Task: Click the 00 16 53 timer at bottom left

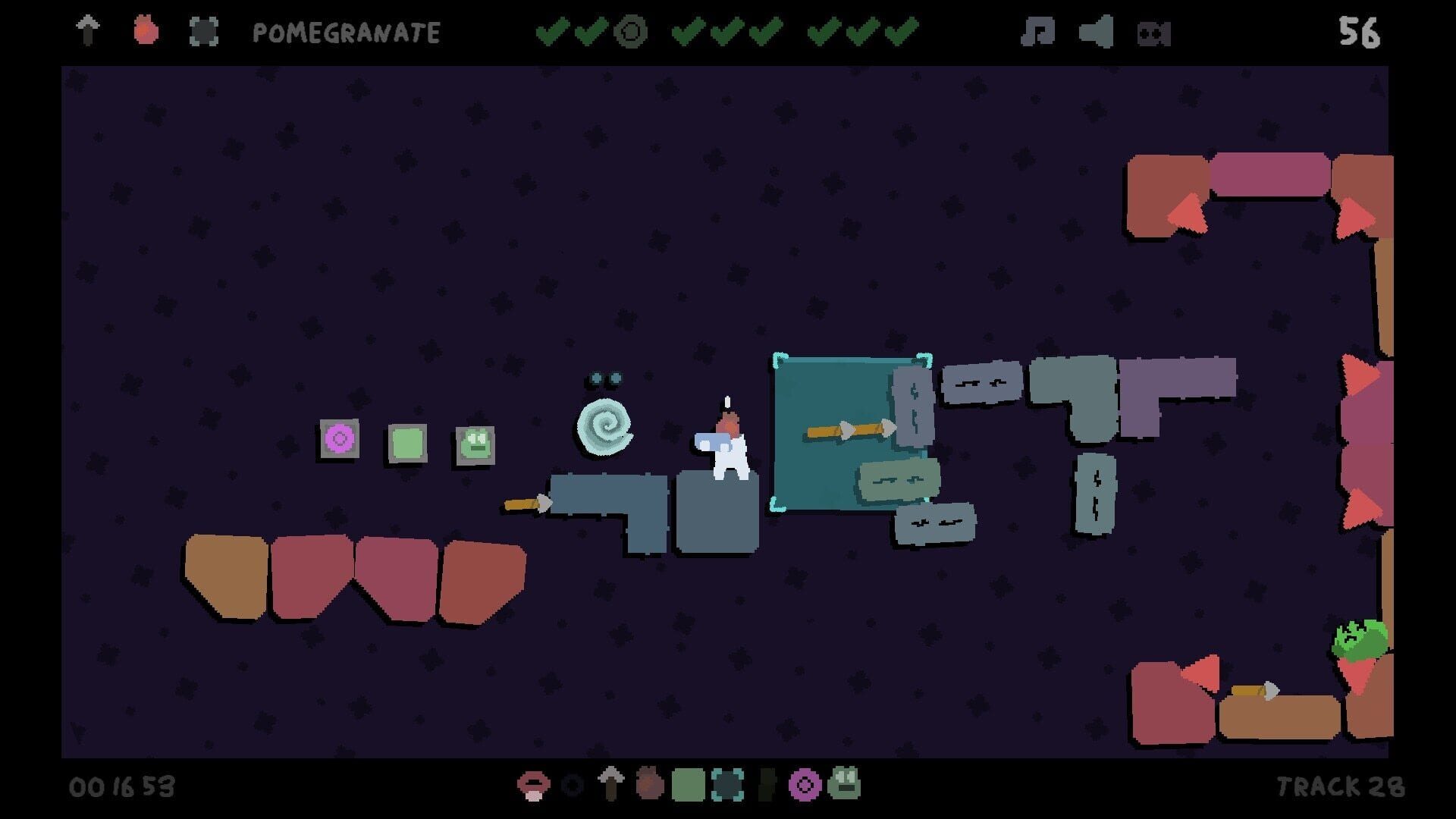Action: click(x=121, y=787)
